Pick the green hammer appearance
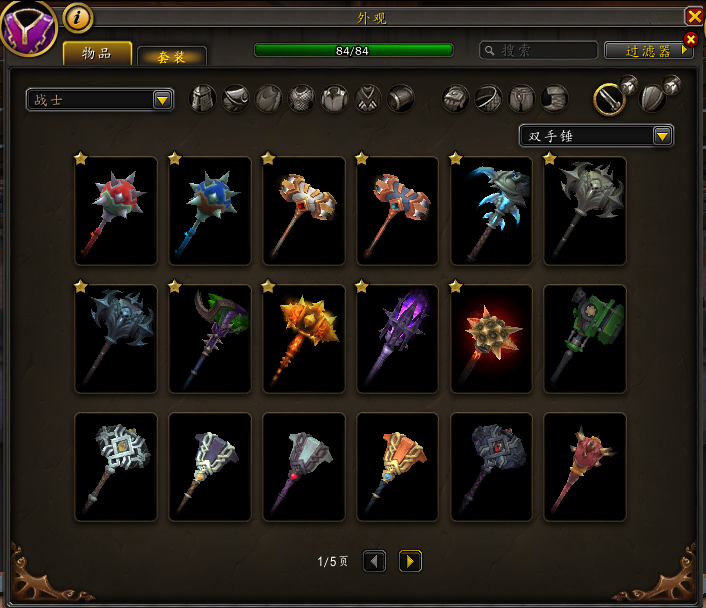Viewport: 706px width, 608px height. click(586, 339)
